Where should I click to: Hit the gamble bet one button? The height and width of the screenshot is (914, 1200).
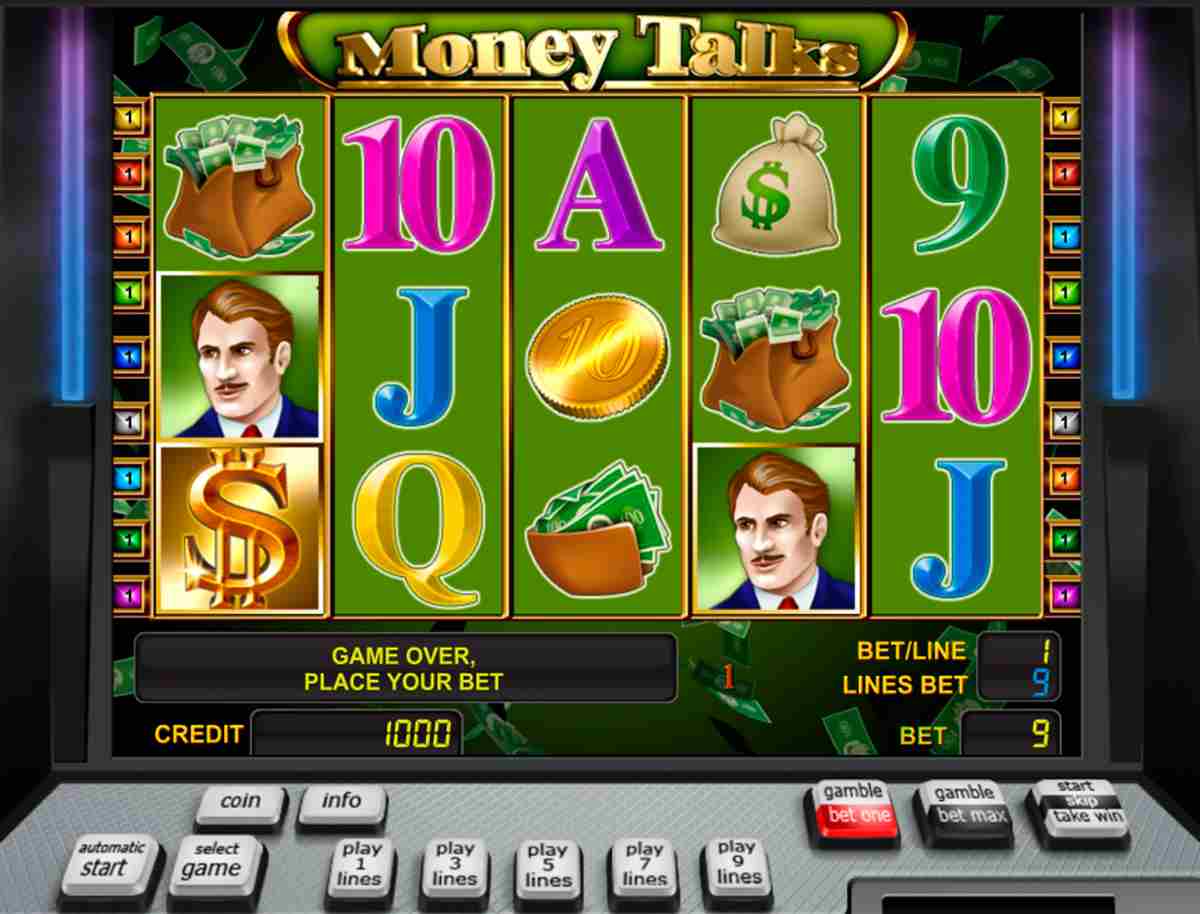click(853, 806)
